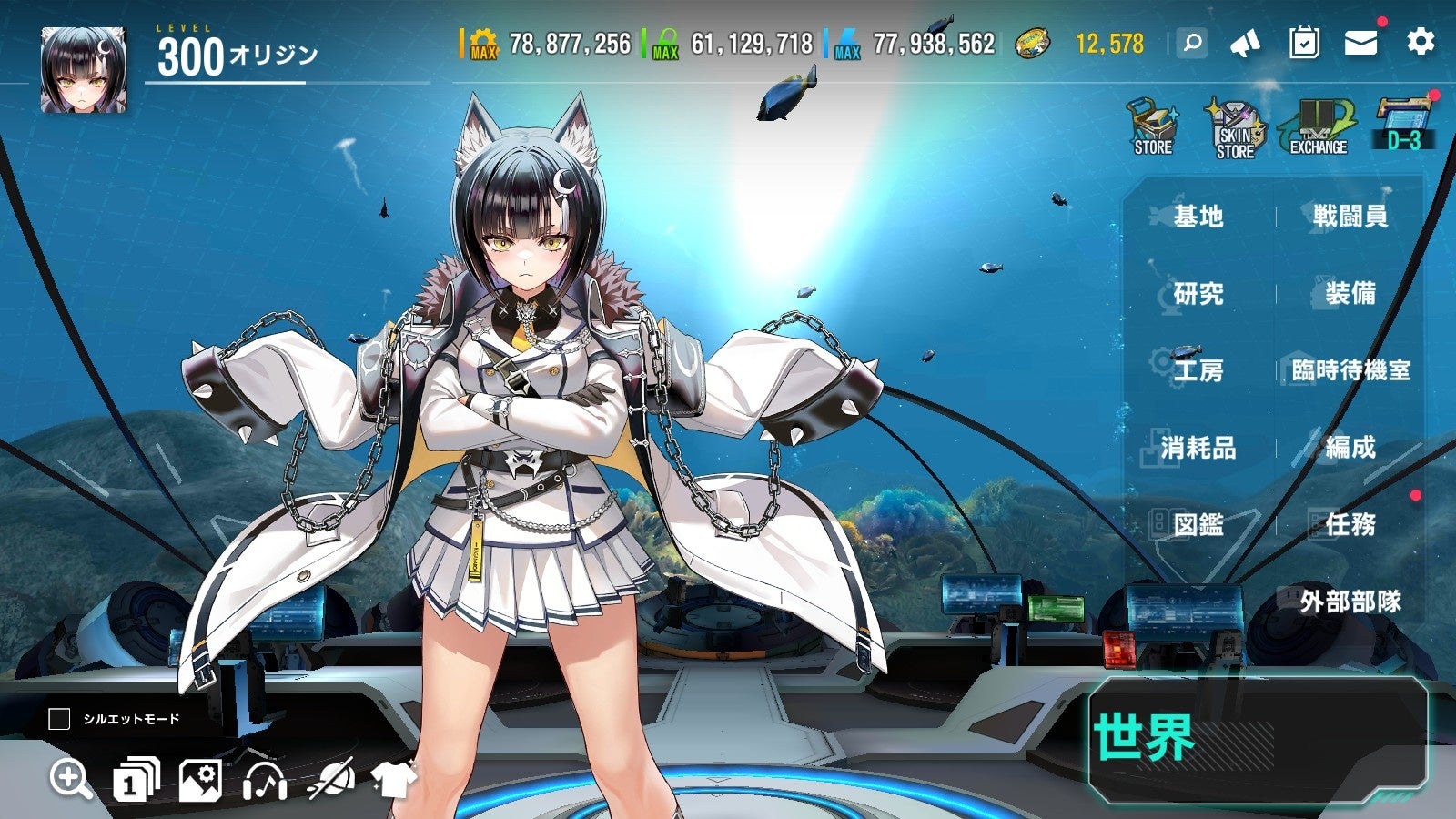Open the 基地 base menu
This screenshot has width=1456, height=819.
[x=1198, y=217]
